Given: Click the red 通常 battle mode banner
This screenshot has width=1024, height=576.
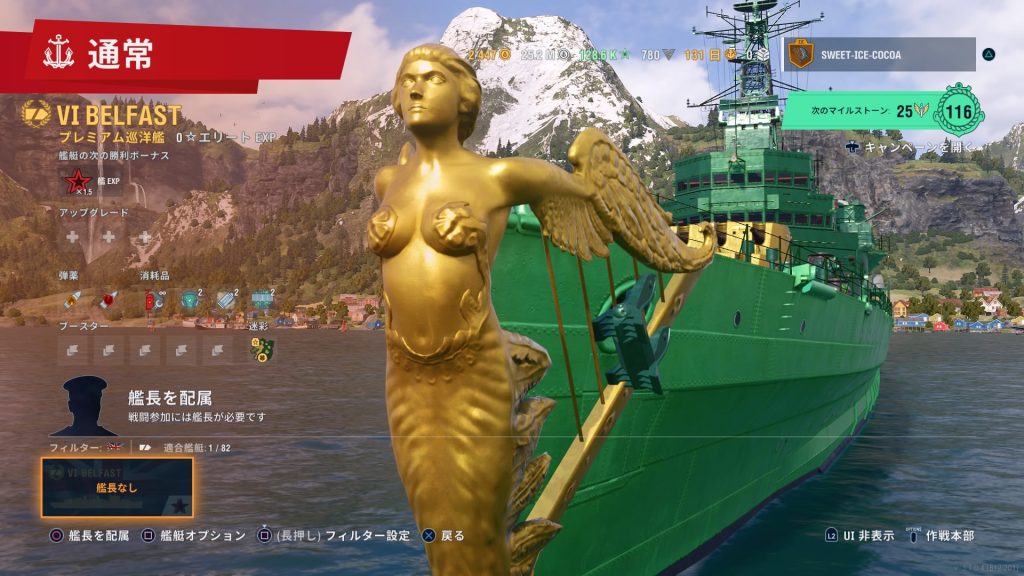Looking at the screenshot, I should 175,54.
